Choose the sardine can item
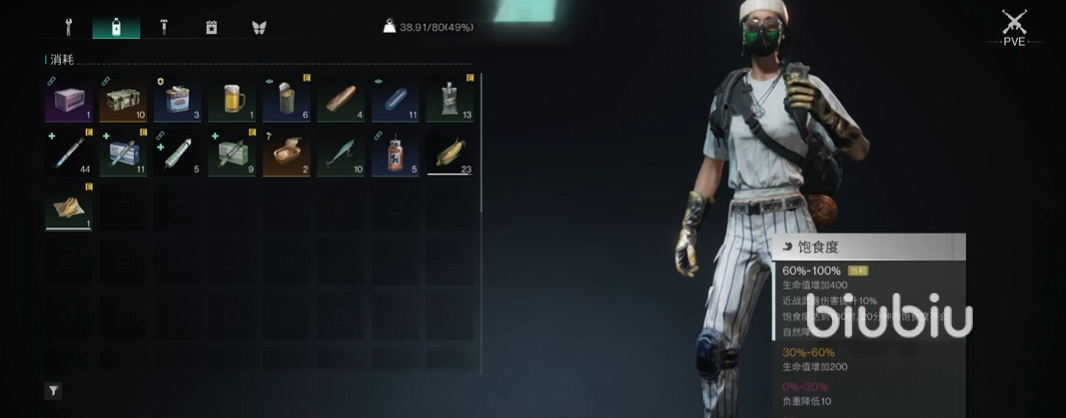Viewport: 1066px width, 418px height. coord(287,153)
